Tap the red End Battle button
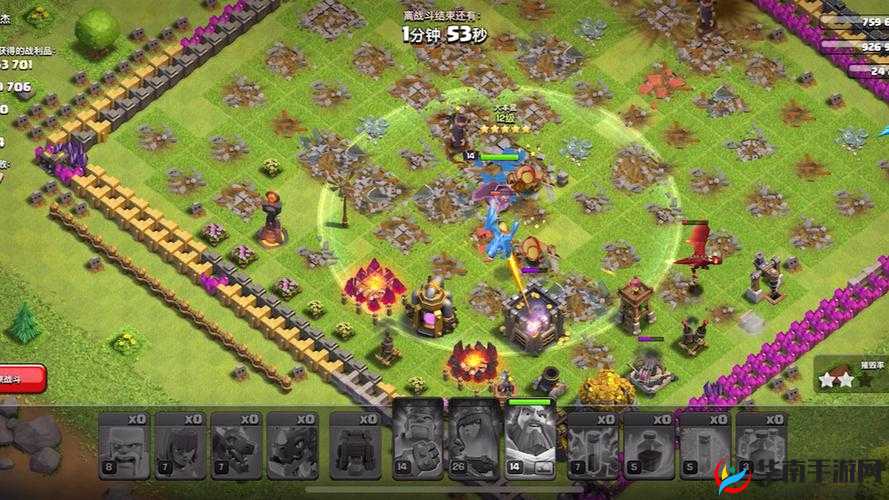The width and height of the screenshot is (889, 500). (20, 379)
